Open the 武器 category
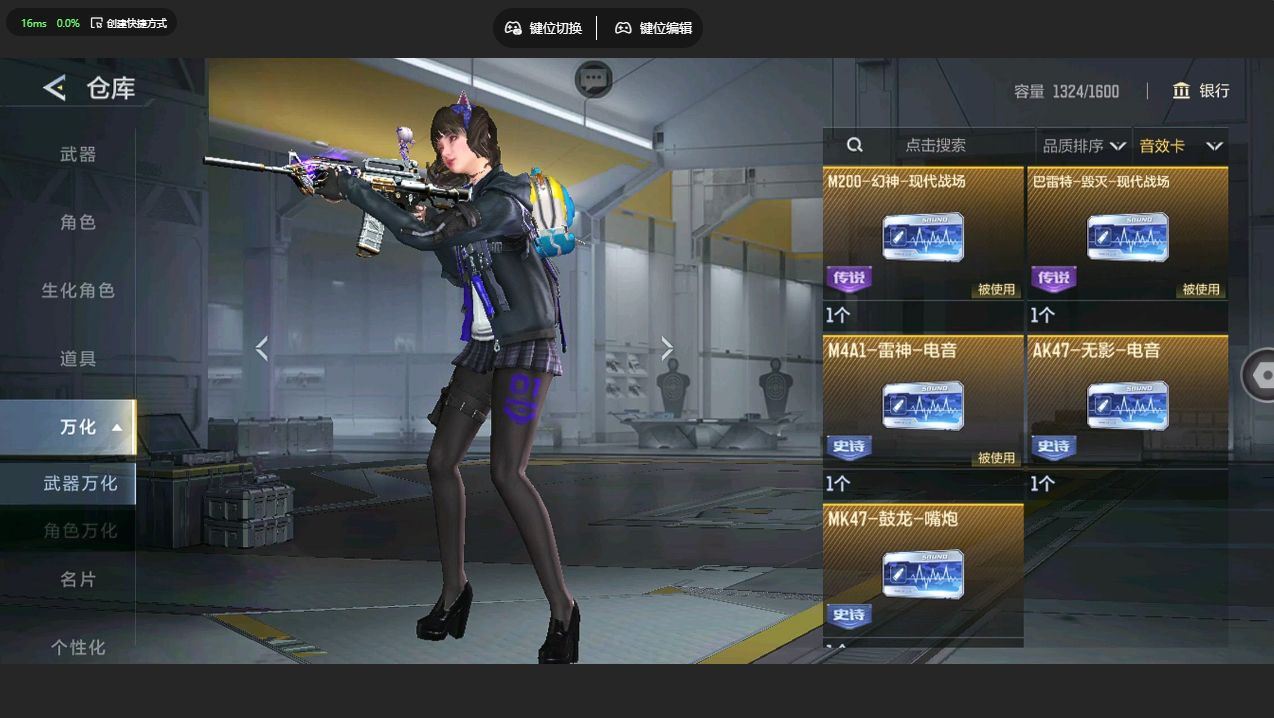Image resolution: width=1274 pixels, height=718 pixels. tap(78, 154)
